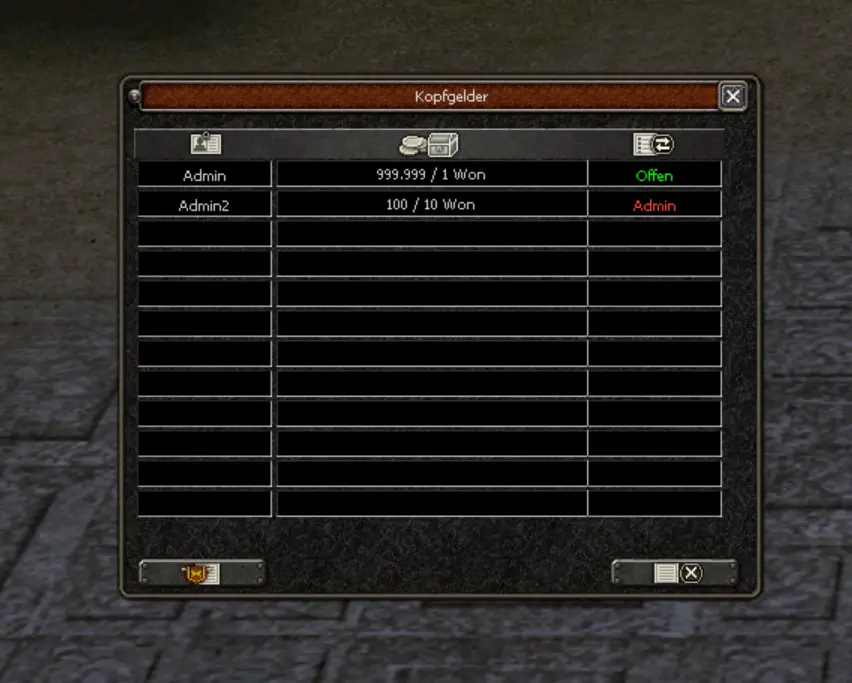Click the 999.999 / 1 Won reward entry
852x683 pixels.
pyautogui.click(x=431, y=175)
